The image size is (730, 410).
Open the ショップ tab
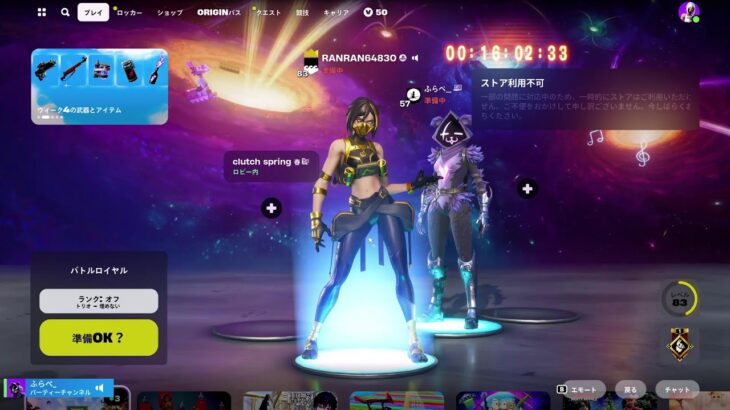pyautogui.click(x=170, y=13)
